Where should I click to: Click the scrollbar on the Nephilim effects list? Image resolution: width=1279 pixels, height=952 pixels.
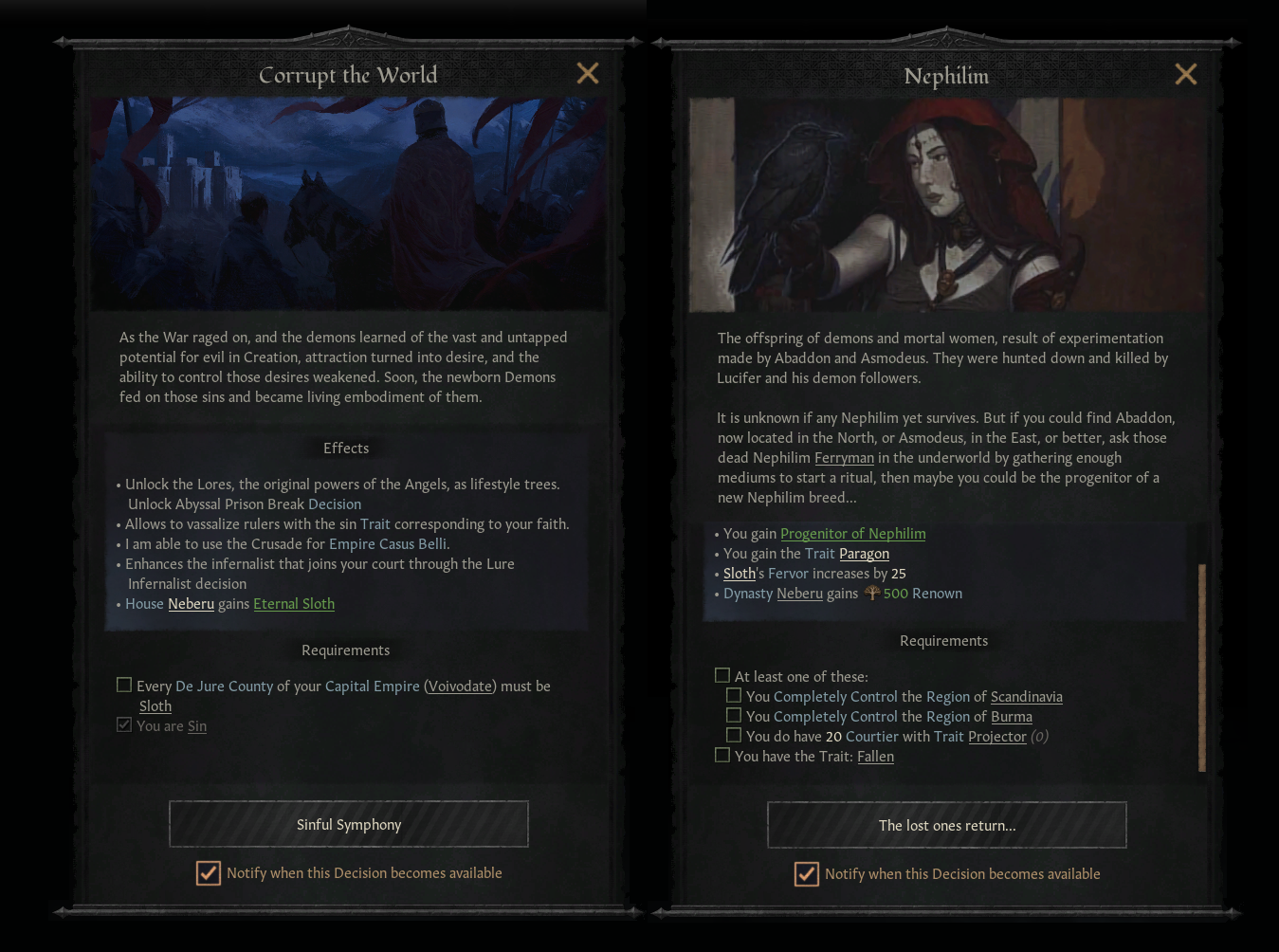tap(1201, 664)
